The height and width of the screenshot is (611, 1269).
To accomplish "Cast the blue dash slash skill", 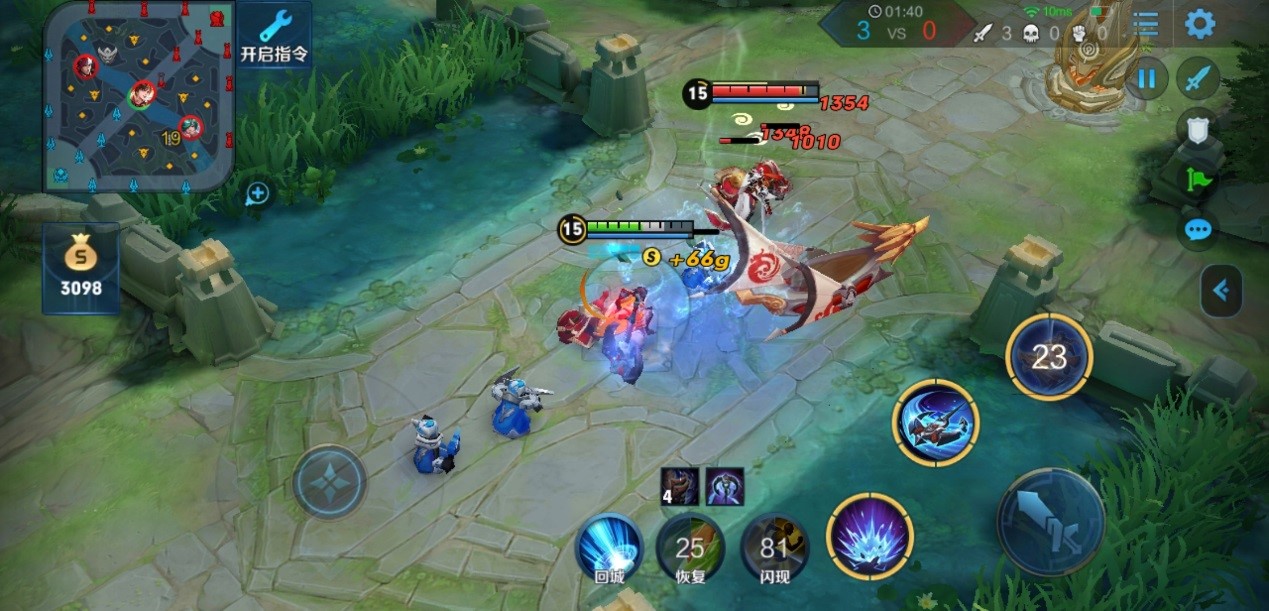I will (x=936, y=423).
